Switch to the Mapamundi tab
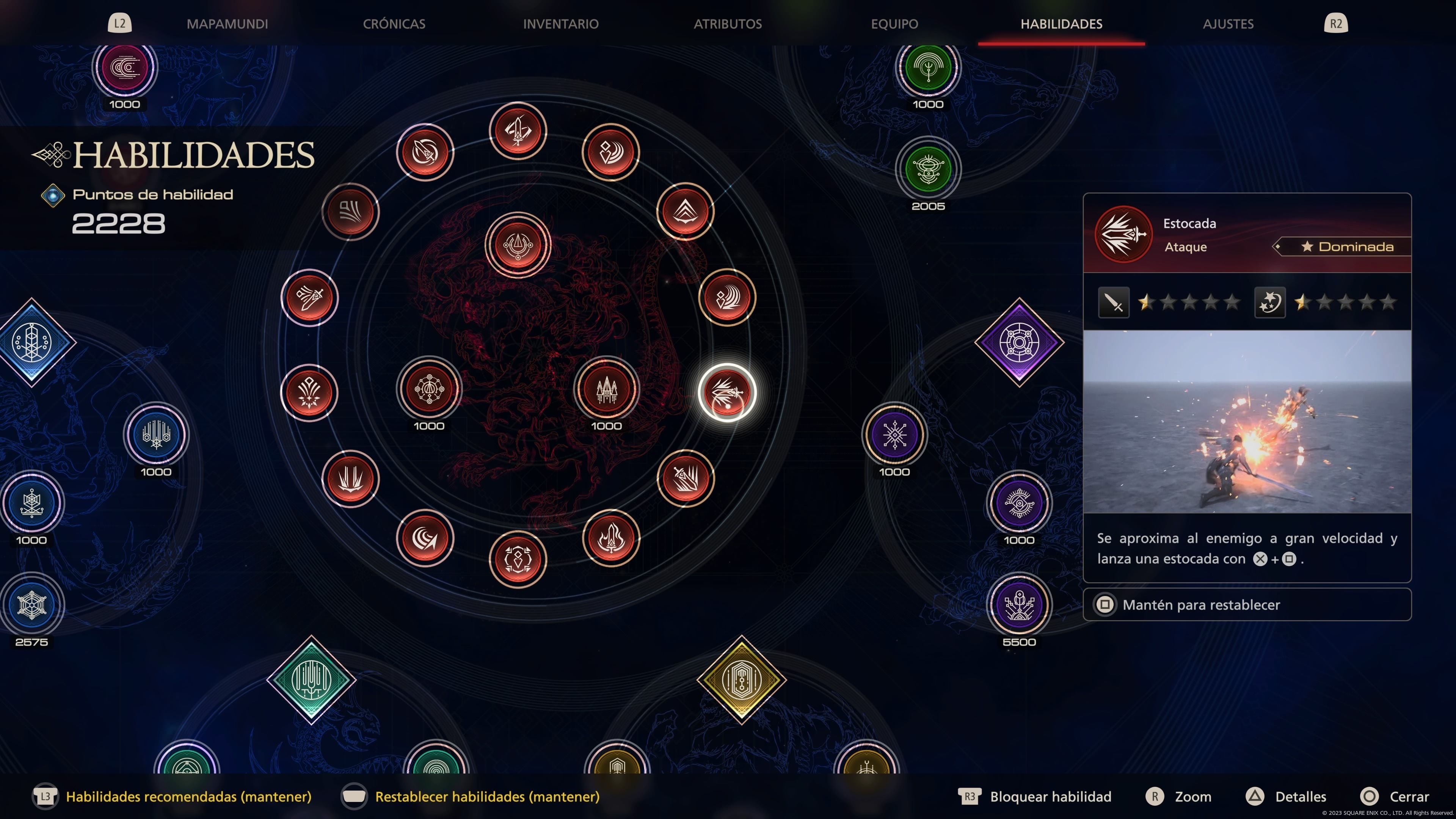 (227, 24)
